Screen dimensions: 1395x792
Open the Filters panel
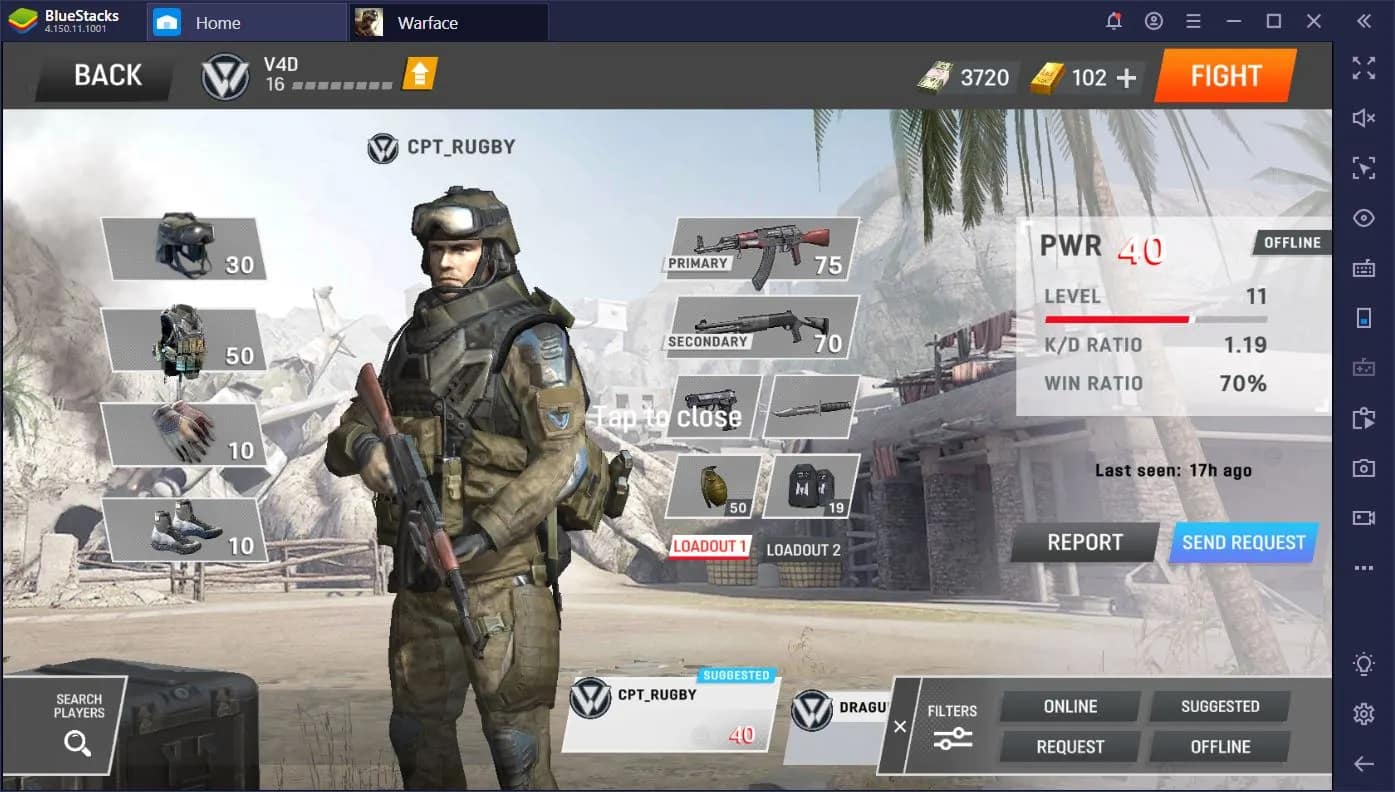(x=951, y=727)
